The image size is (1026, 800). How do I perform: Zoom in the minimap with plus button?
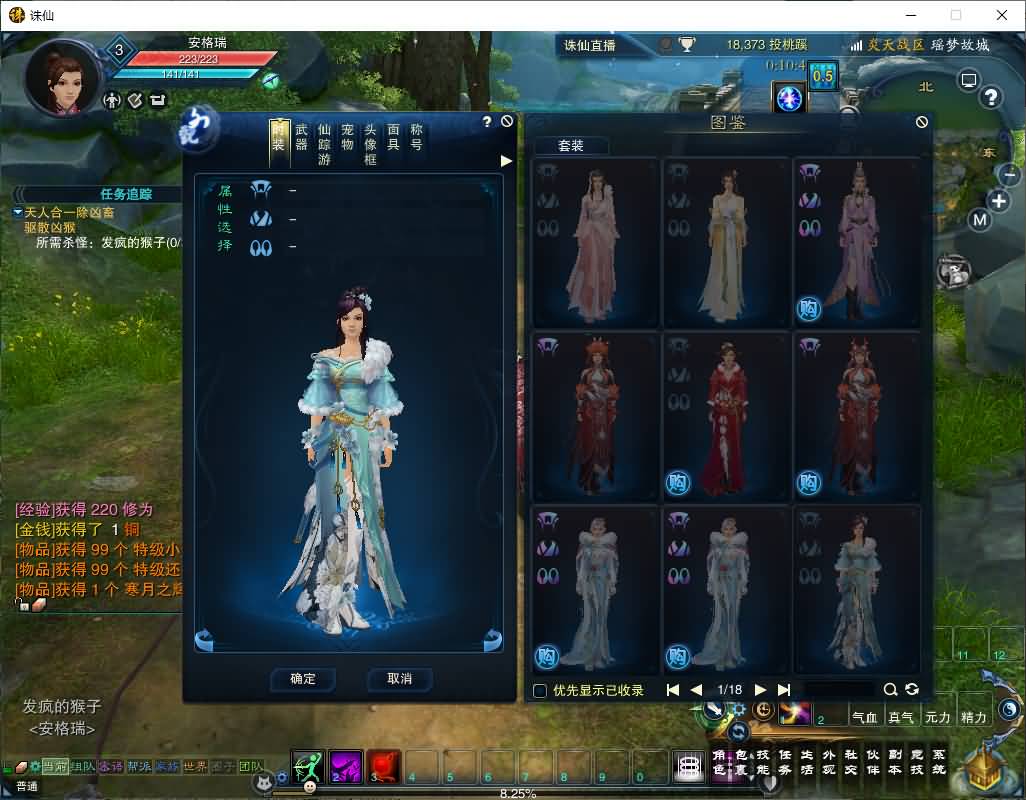point(998,199)
